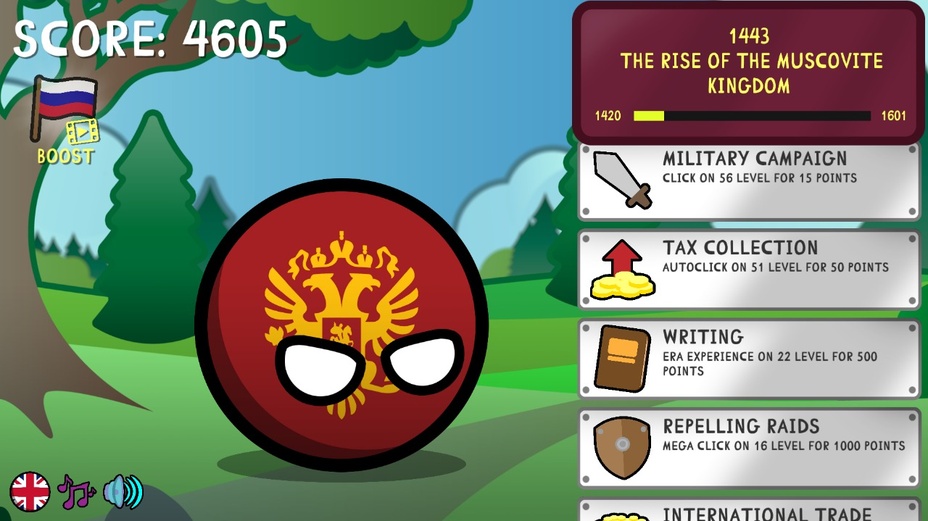
Task: Upgrade Writing for era experience
Action: [x=748, y=359]
